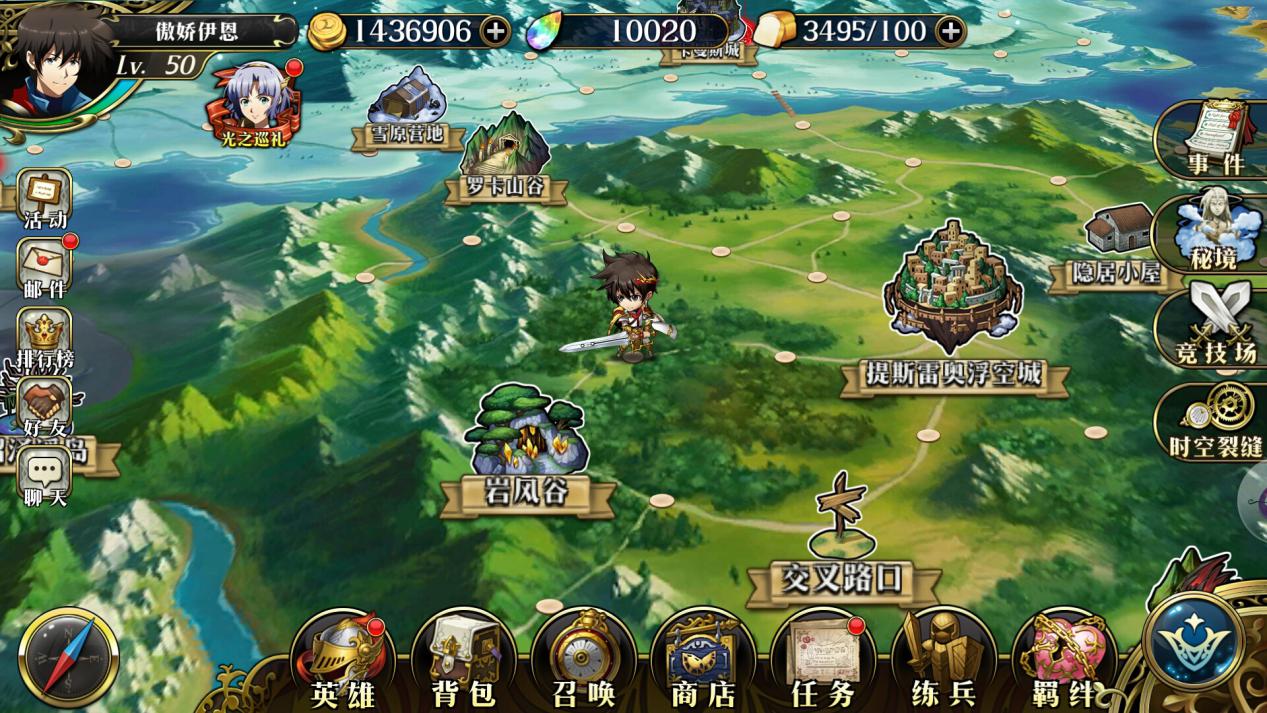Image resolution: width=1267 pixels, height=713 pixels.
Task: Open the 好友 friends list
Action: pos(45,408)
